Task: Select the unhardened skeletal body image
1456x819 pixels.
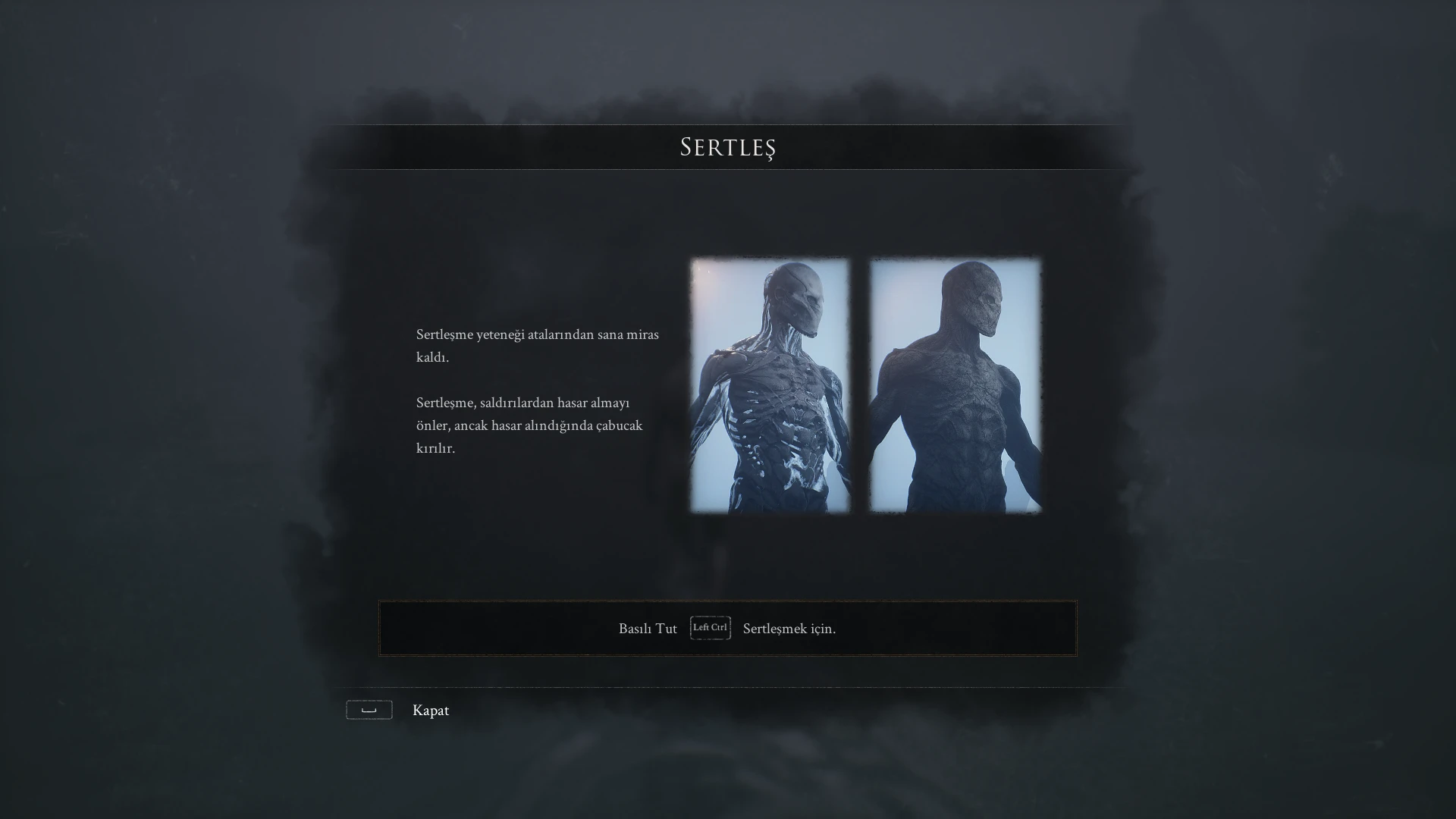Action: tap(770, 385)
